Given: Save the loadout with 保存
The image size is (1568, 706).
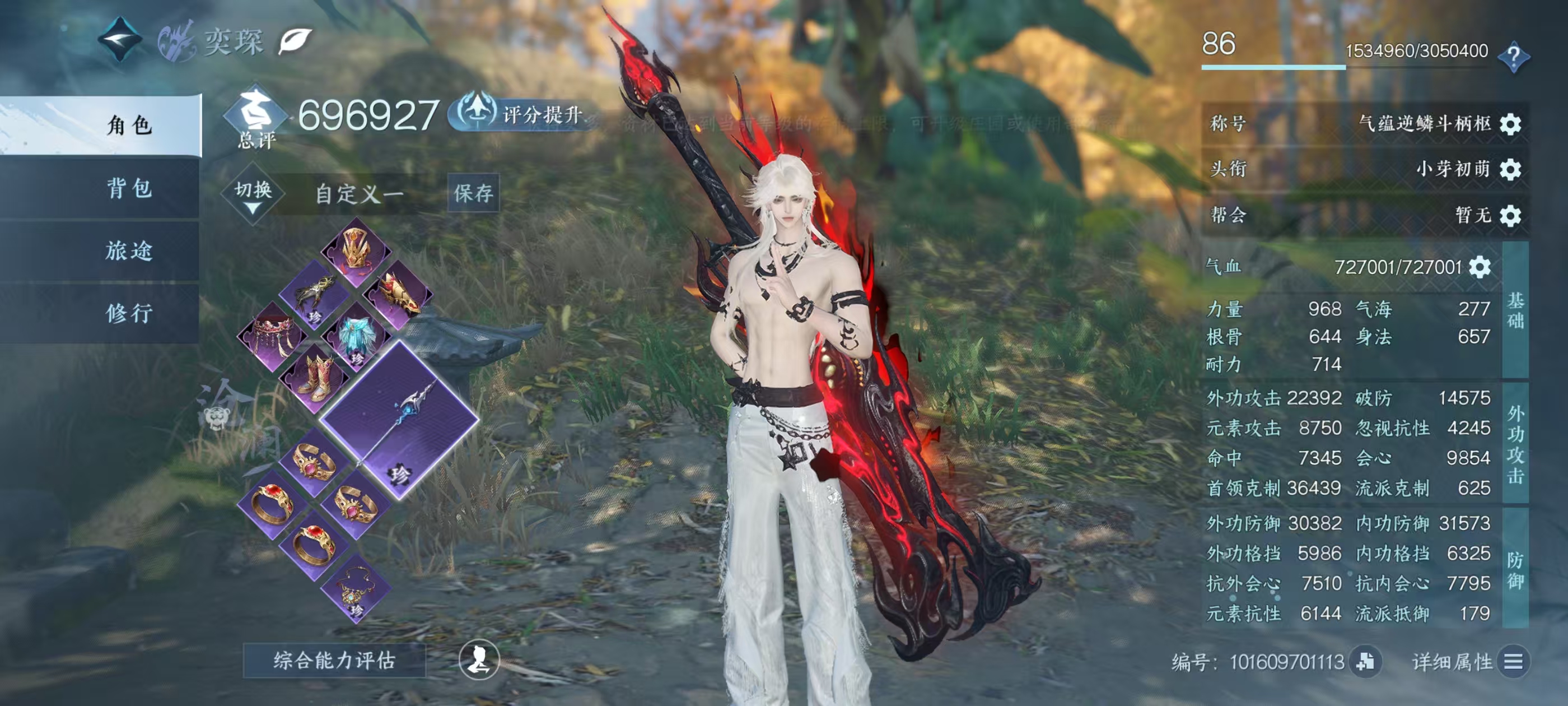Looking at the screenshot, I should (473, 193).
